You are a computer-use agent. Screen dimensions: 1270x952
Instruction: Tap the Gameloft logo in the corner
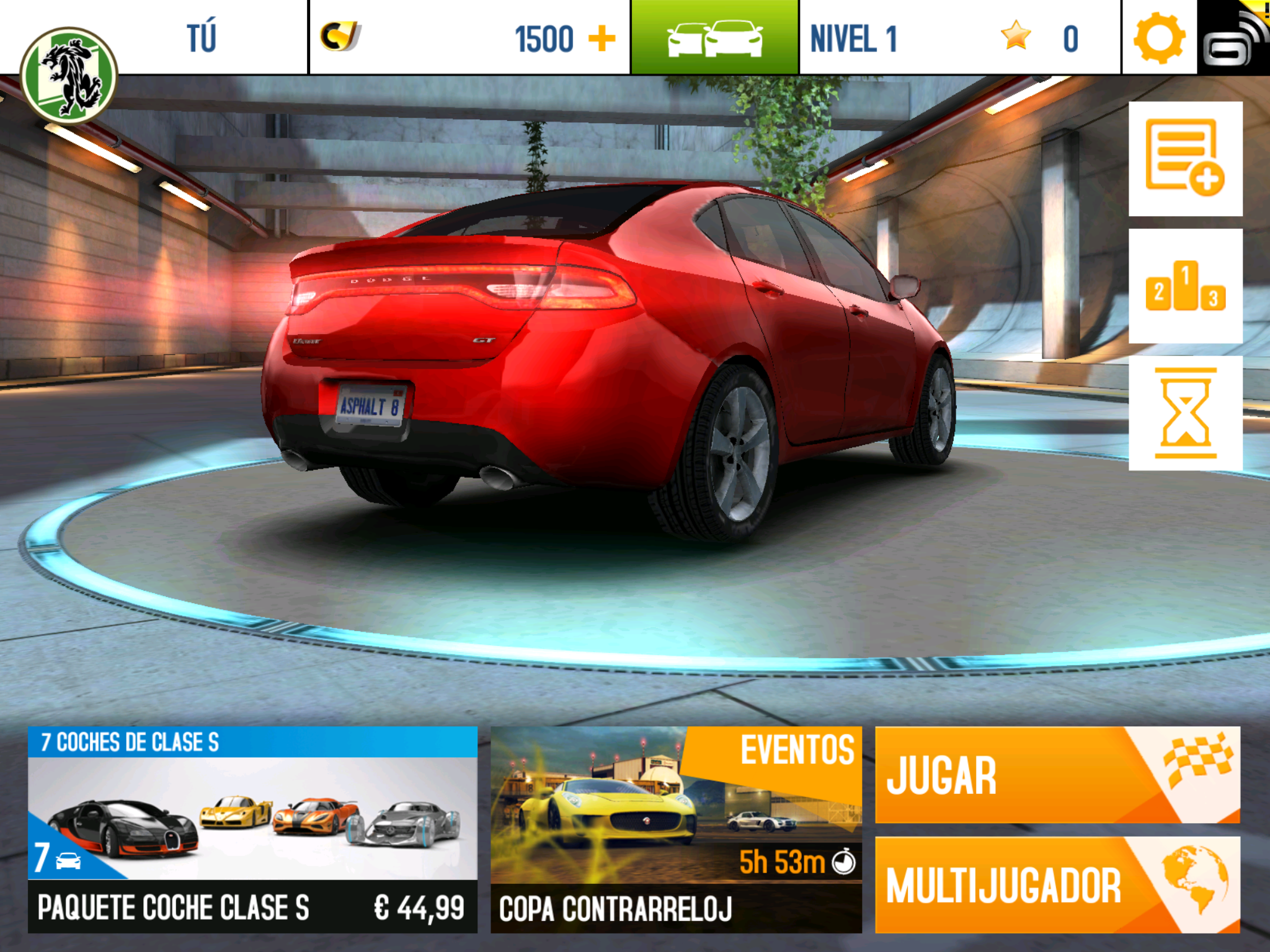[x=1233, y=38]
